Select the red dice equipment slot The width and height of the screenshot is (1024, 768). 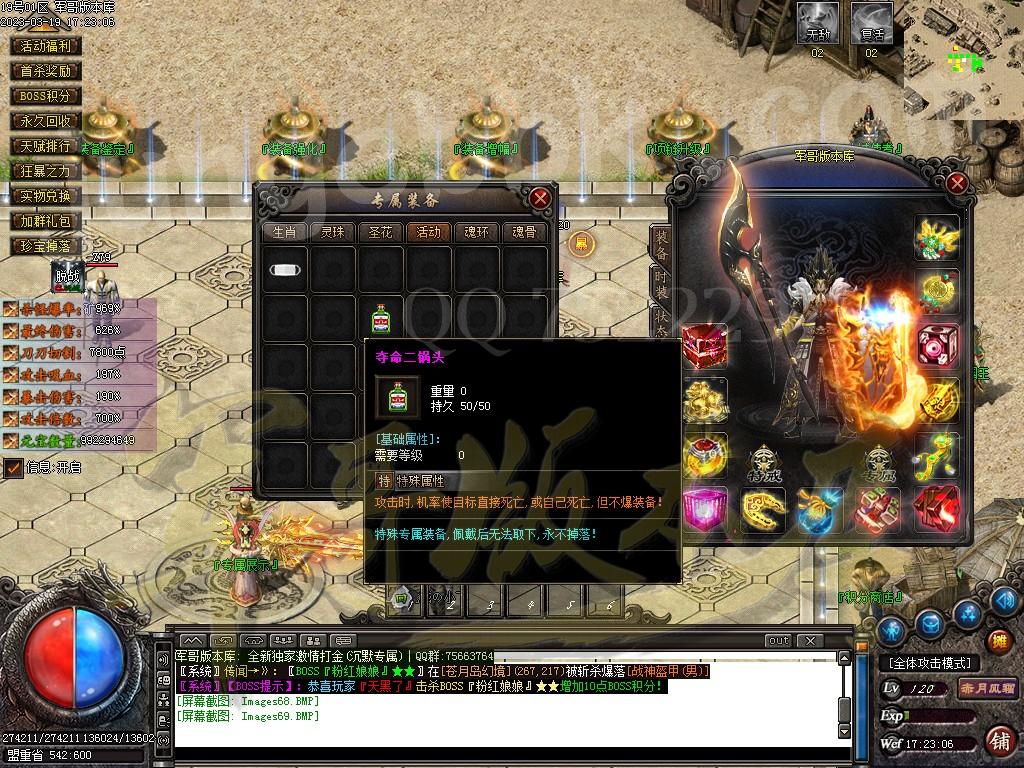[938, 344]
